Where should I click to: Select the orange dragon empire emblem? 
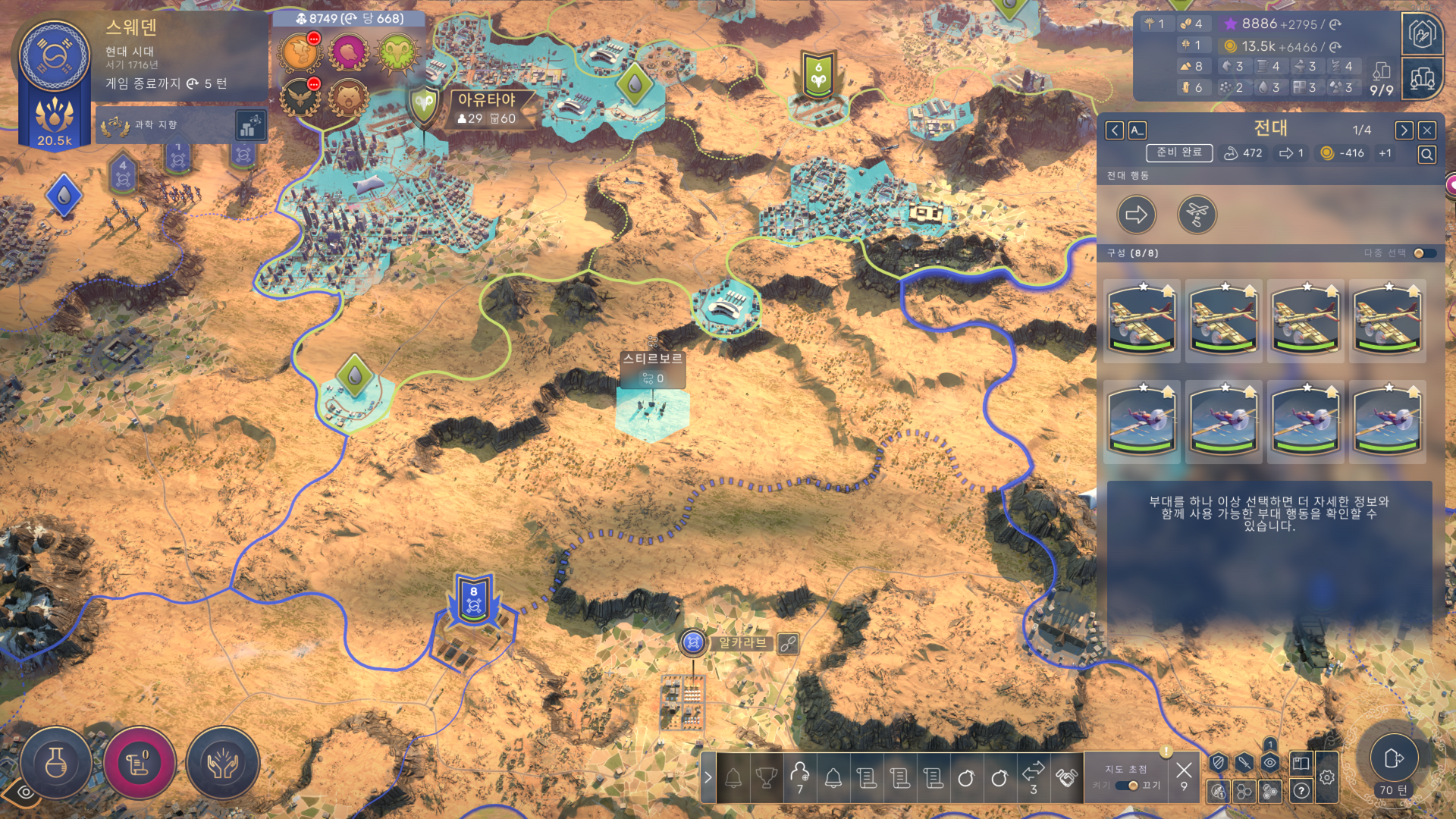coord(300,52)
